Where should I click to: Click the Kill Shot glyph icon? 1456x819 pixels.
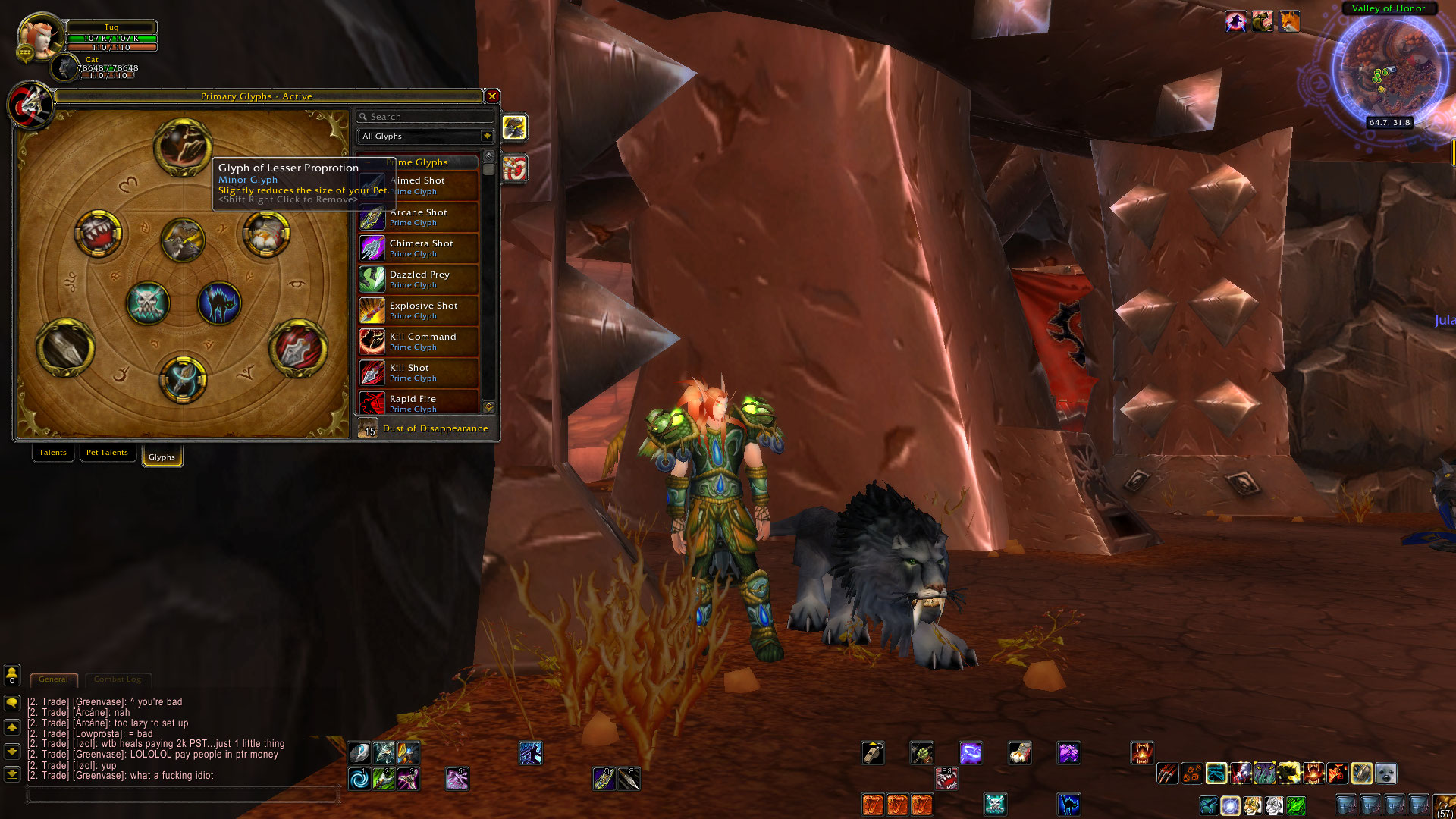371,372
